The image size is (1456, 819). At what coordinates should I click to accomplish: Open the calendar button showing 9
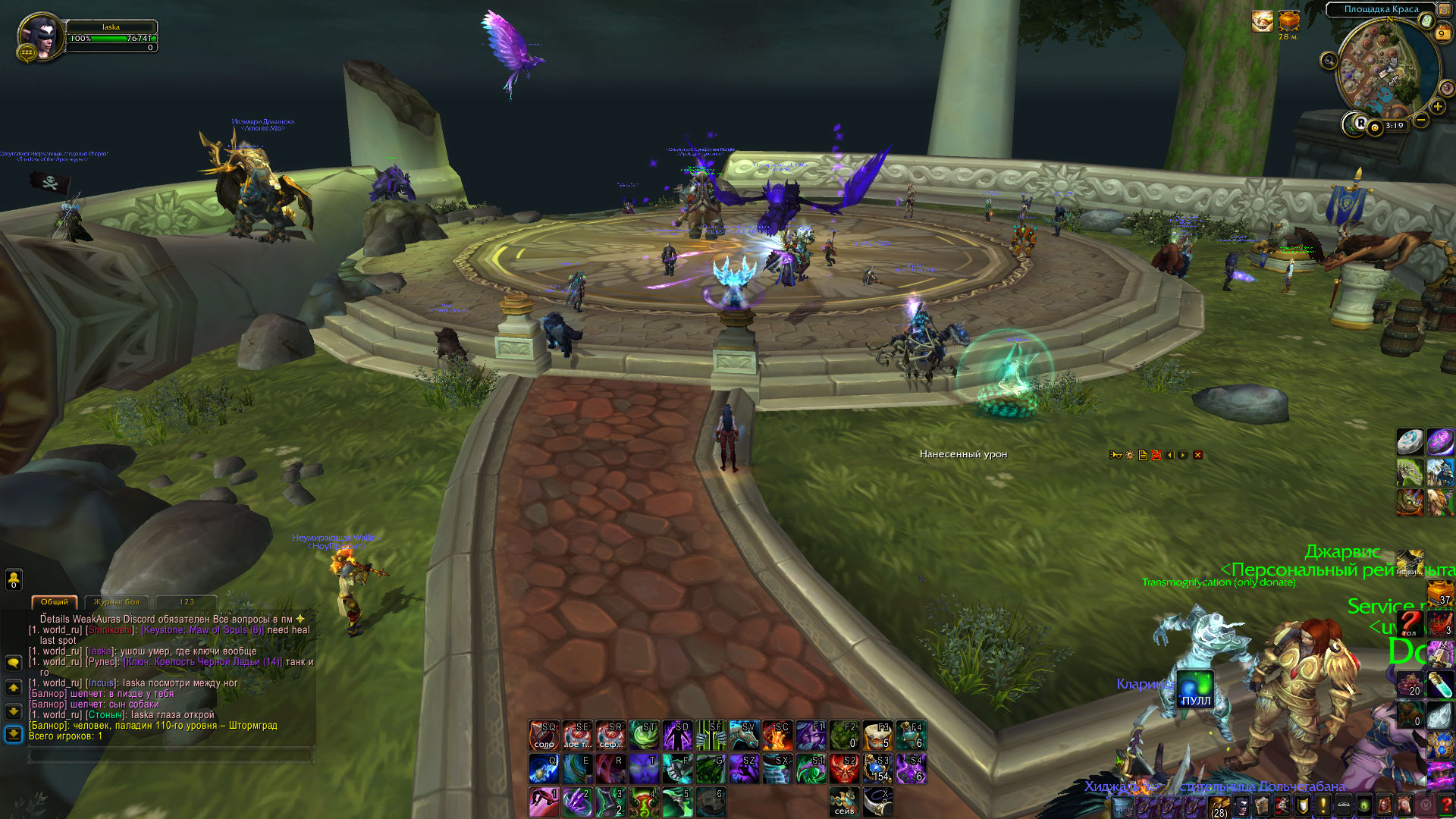(x=1442, y=33)
